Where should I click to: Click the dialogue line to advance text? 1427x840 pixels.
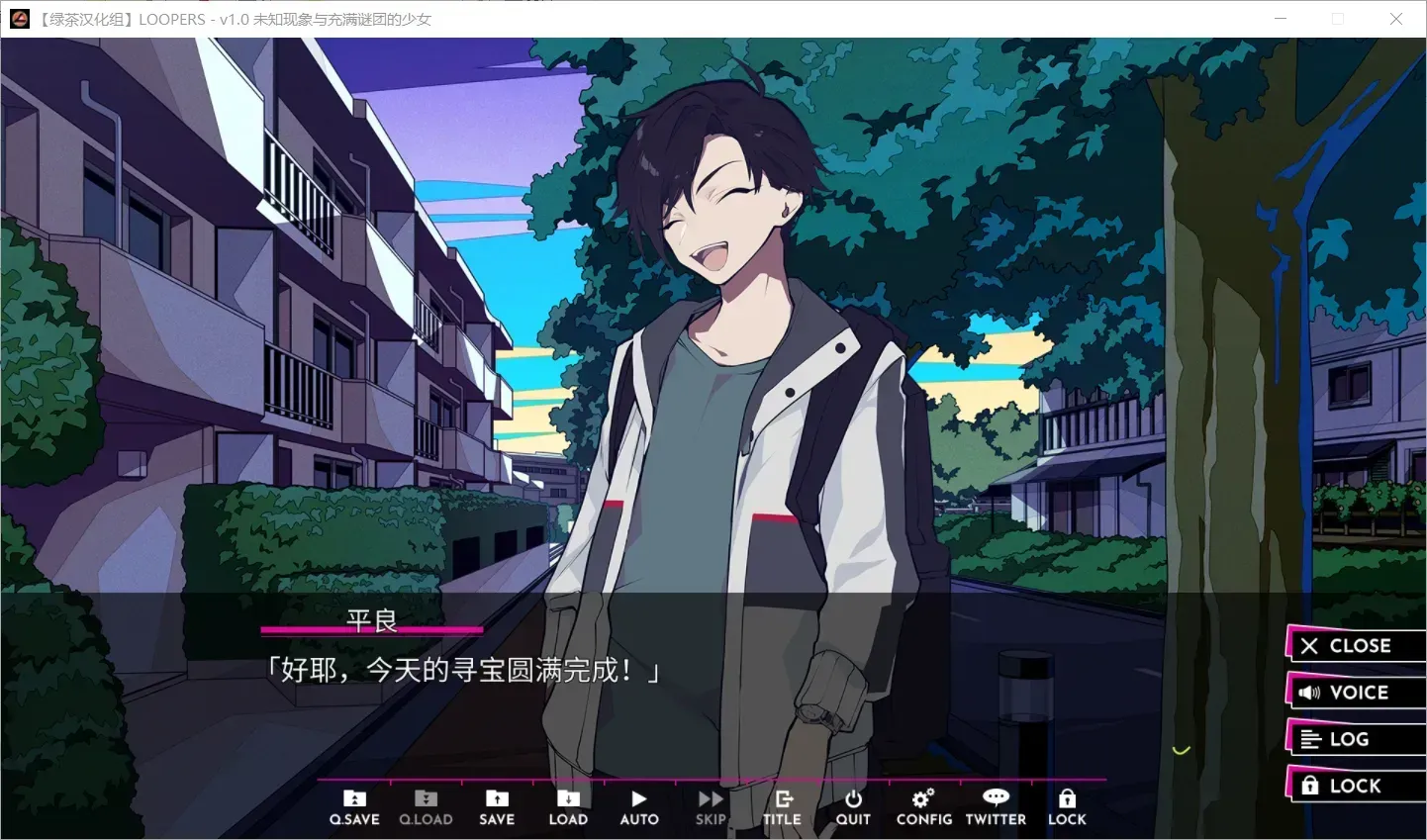[x=465, y=669]
